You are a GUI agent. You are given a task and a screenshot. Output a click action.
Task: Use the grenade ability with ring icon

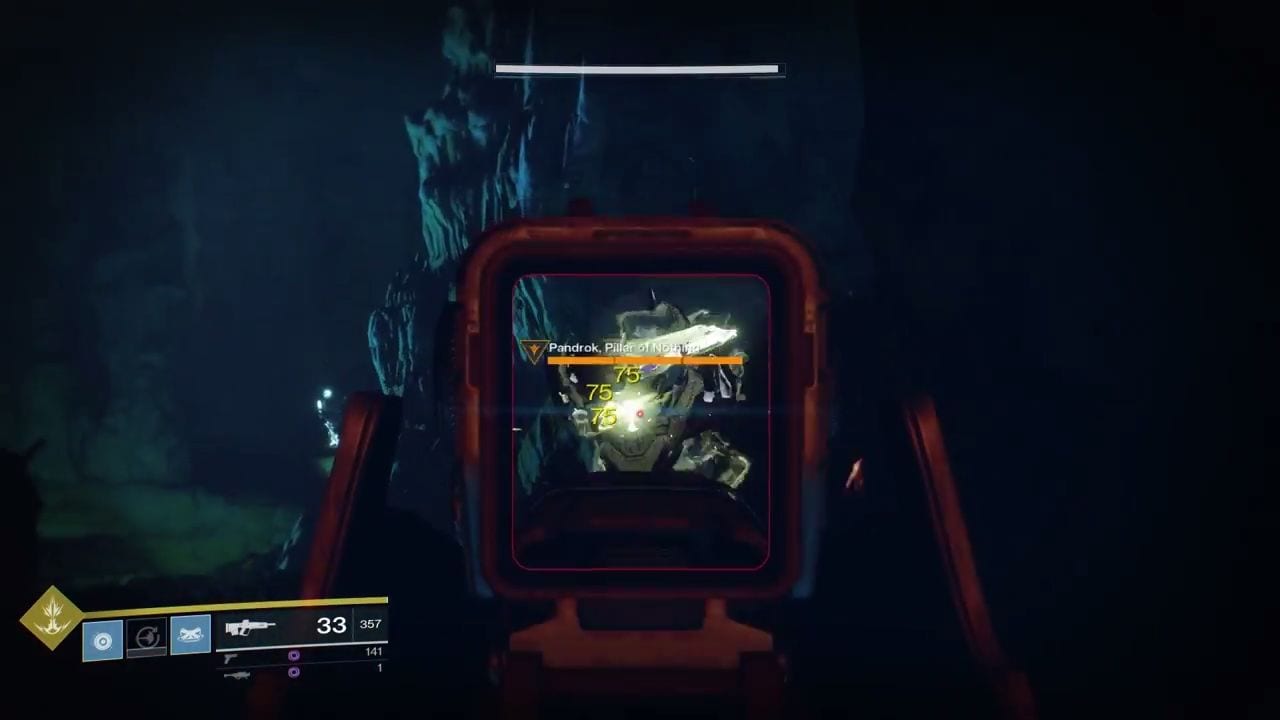click(103, 640)
